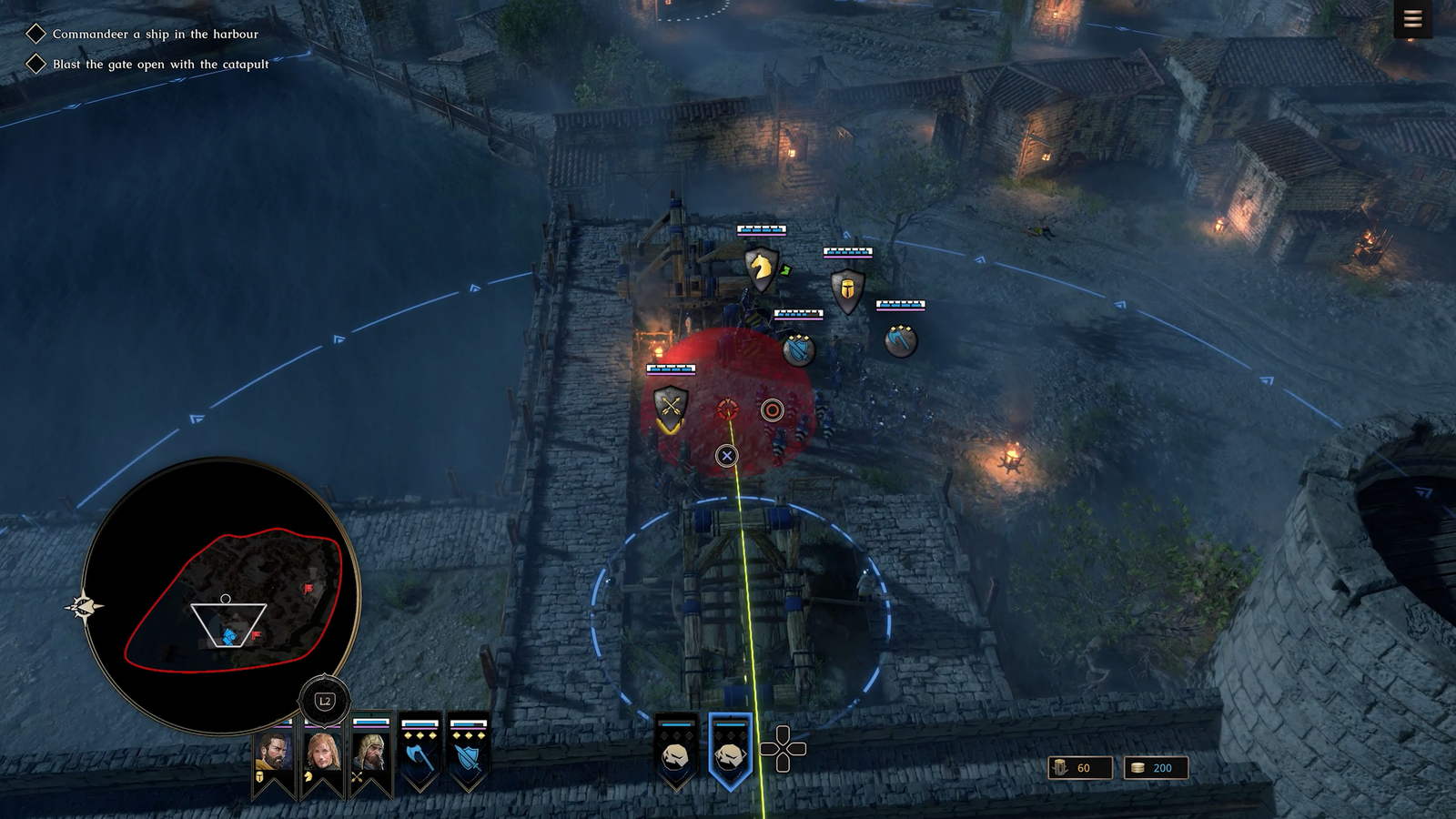Click the circular minimap
This screenshot has height=819, width=1456.
pos(221,594)
